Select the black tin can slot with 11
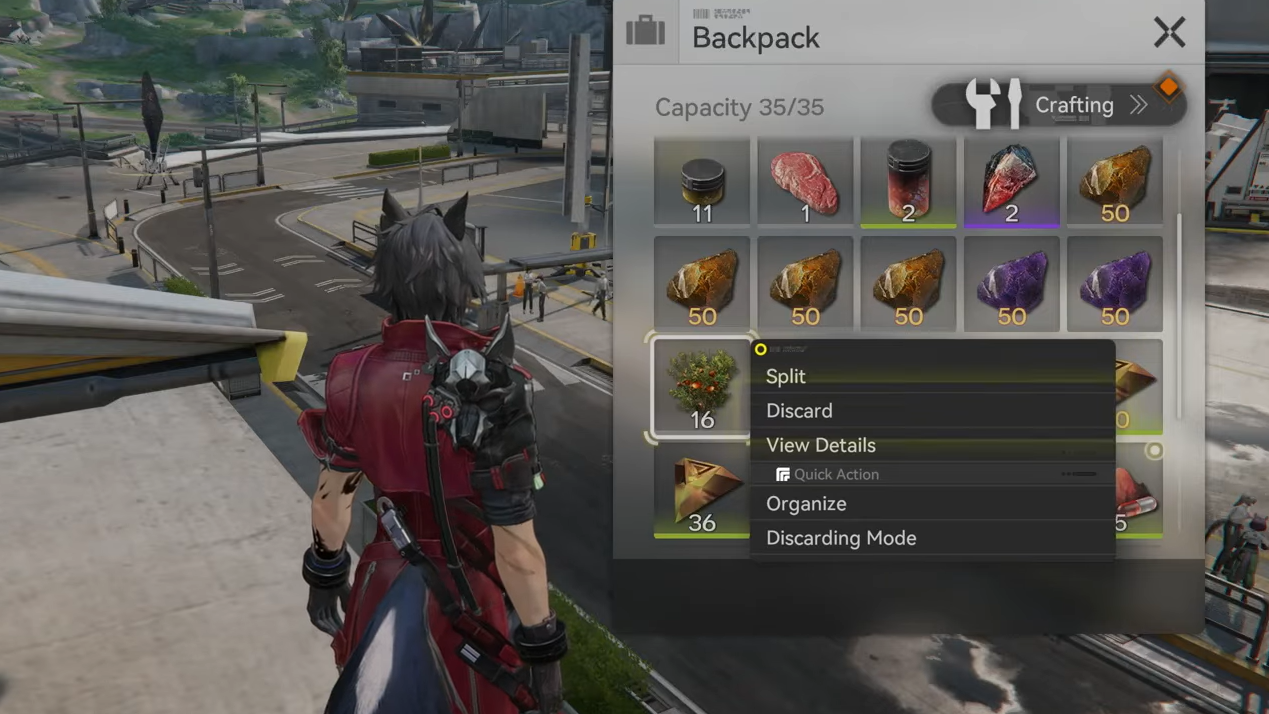 (x=702, y=182)
